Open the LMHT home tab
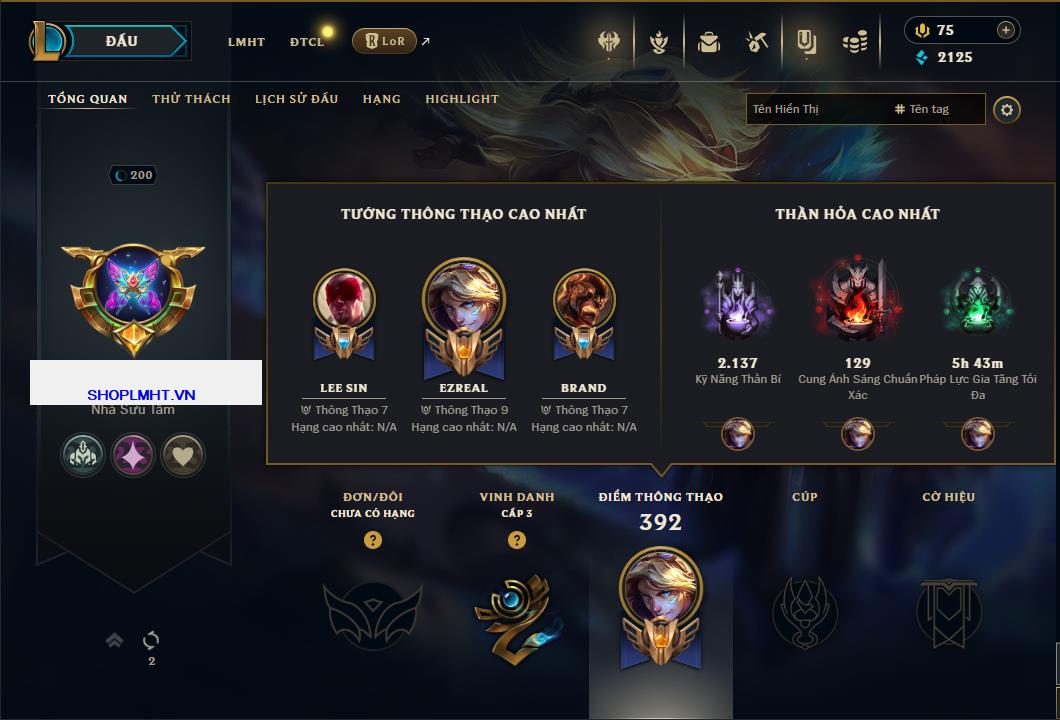The image size is (1060, 720). [246, 42]
